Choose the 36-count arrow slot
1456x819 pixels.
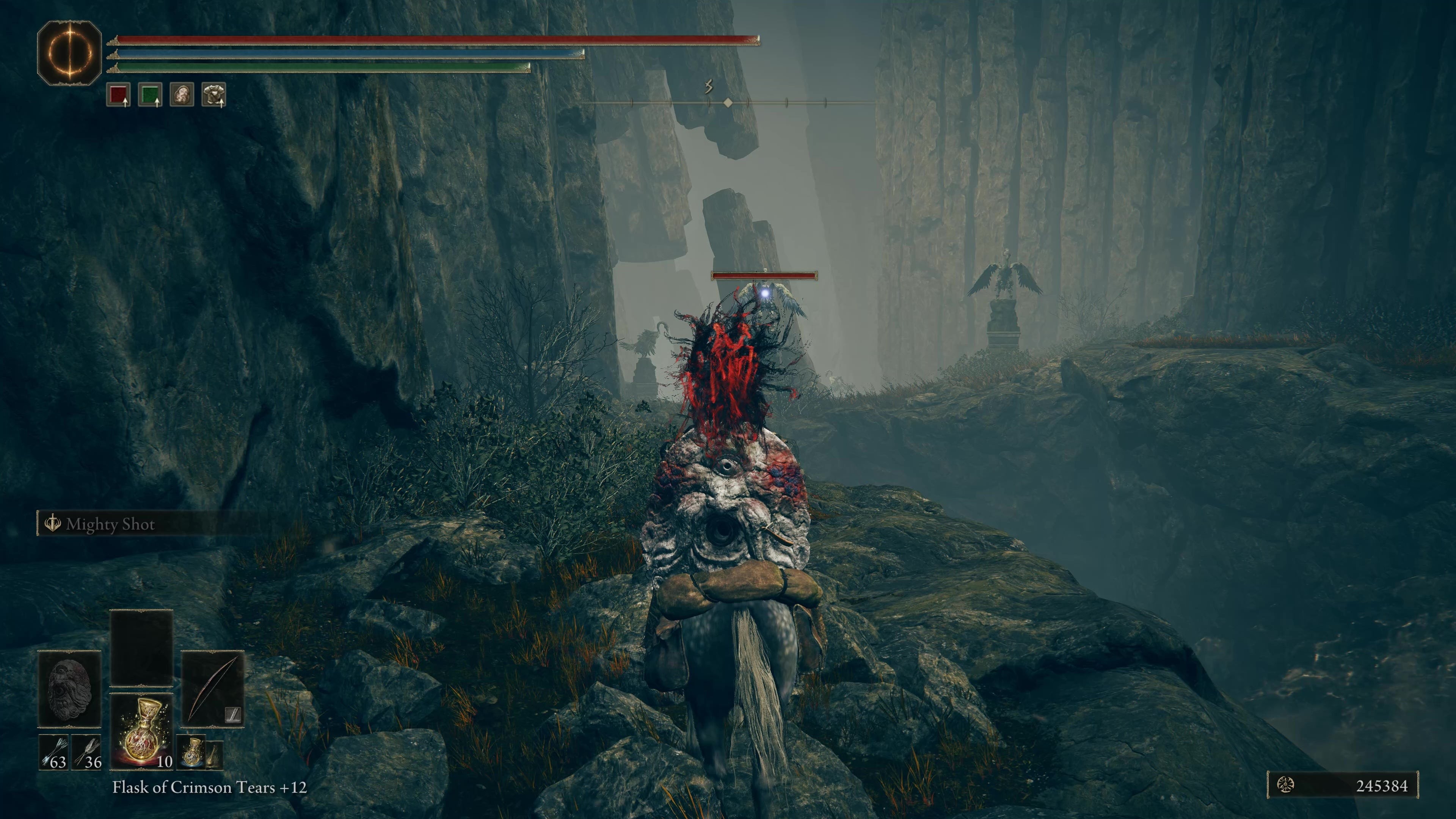click(x=87, y=752)
